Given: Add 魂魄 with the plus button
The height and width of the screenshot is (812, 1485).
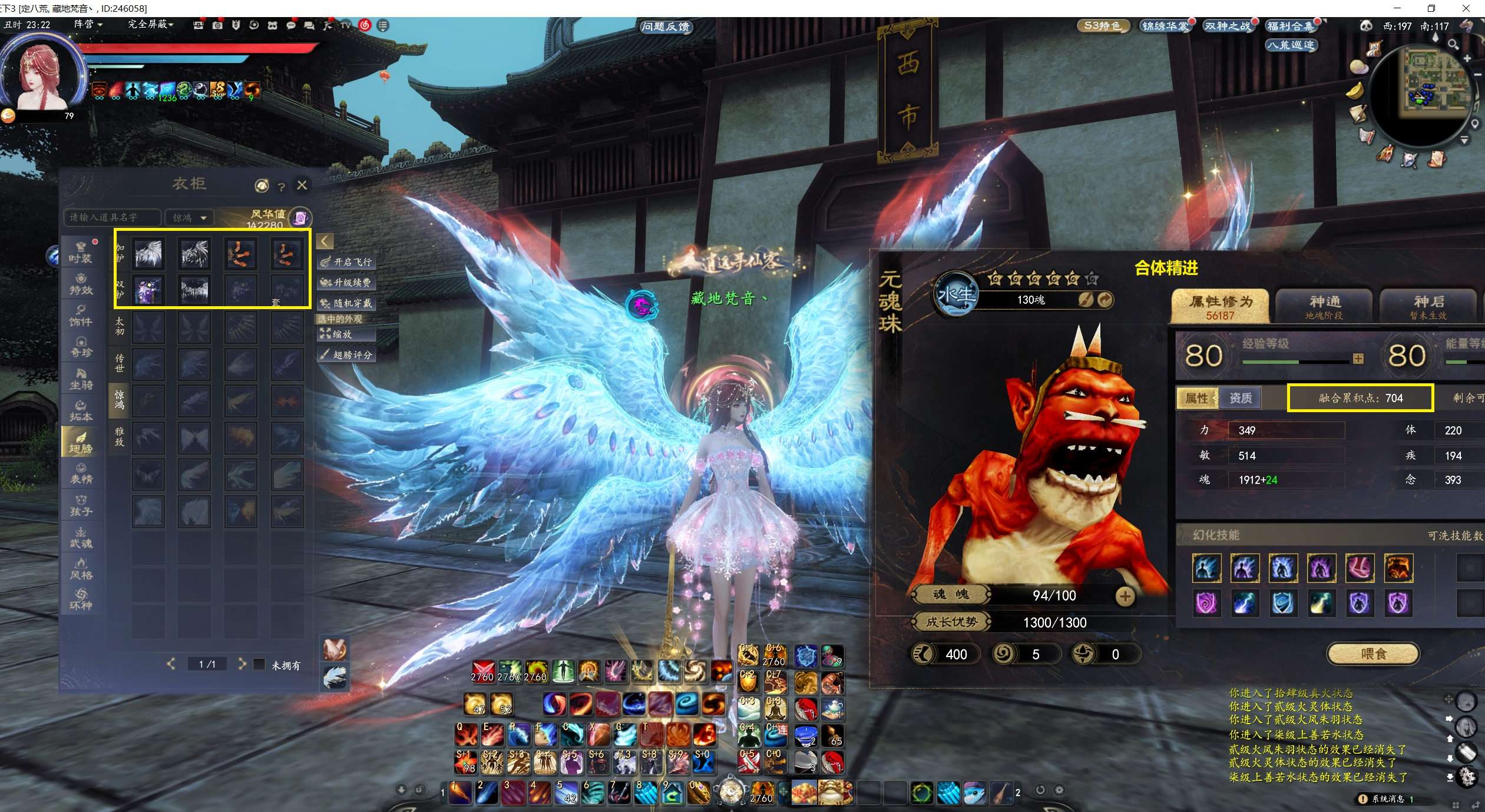Looking at the screenshot, I should point(1125,596).
